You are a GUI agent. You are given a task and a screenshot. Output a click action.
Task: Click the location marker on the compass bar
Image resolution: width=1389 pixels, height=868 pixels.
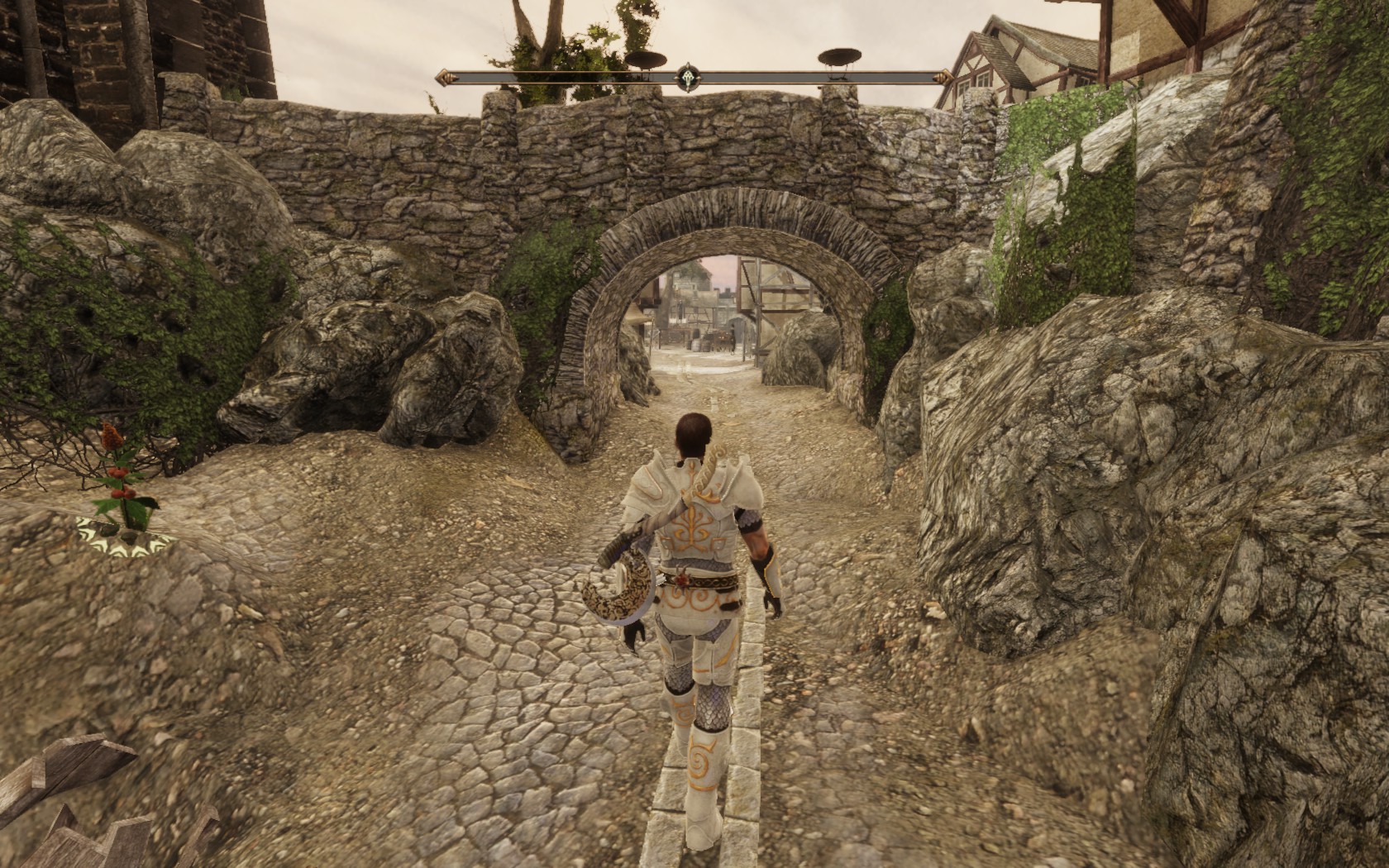point(687,77)
